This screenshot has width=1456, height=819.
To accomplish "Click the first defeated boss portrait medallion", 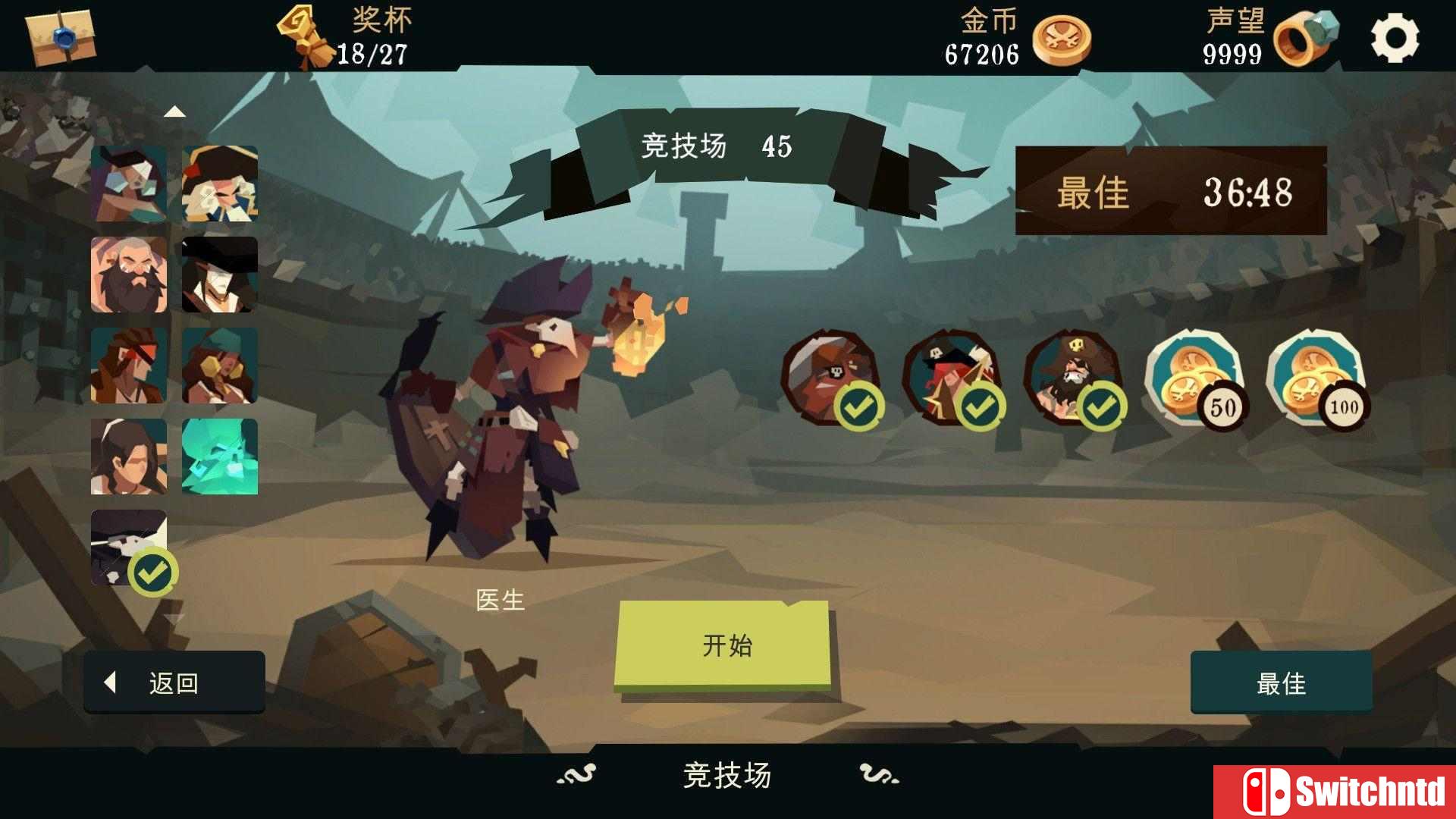I will 834,375.
